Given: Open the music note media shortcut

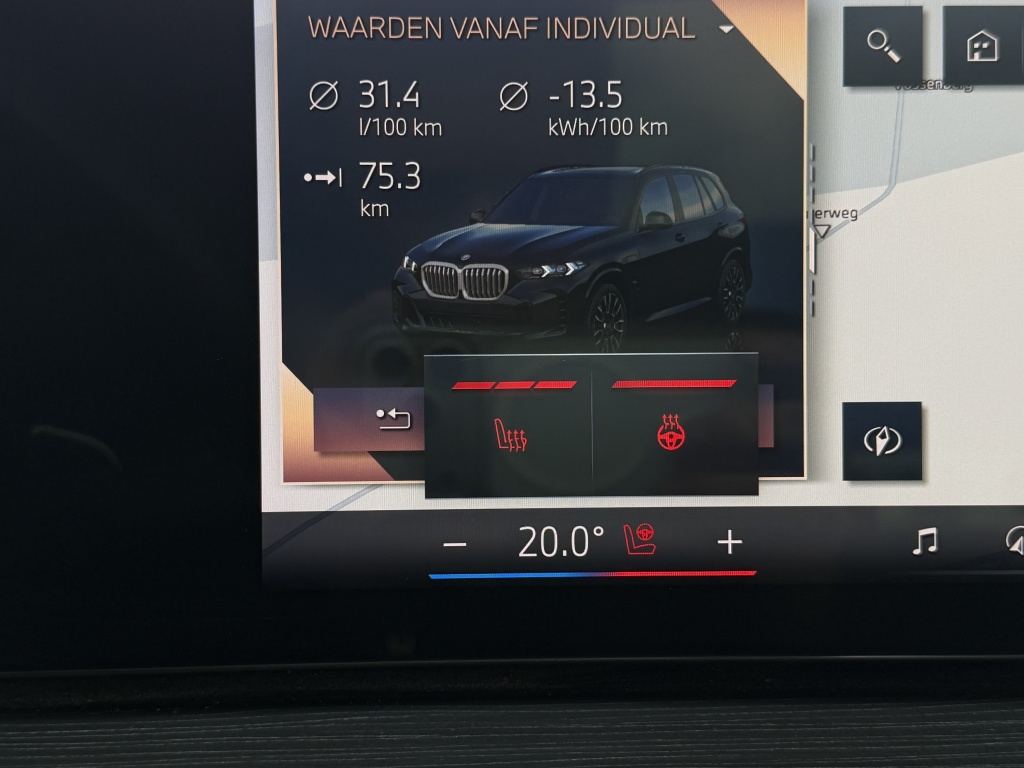Looking at the screenshot, I should [x=925, y=542].
